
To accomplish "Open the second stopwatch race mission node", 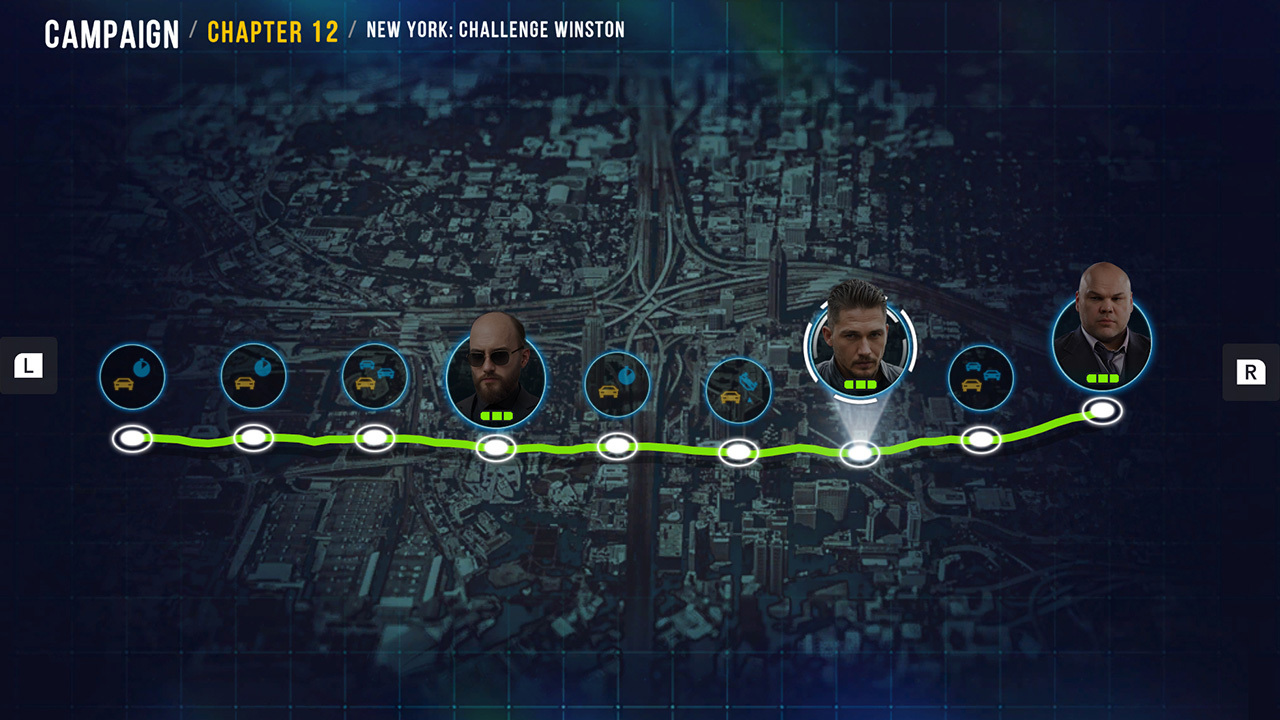I will pos(254,376).
